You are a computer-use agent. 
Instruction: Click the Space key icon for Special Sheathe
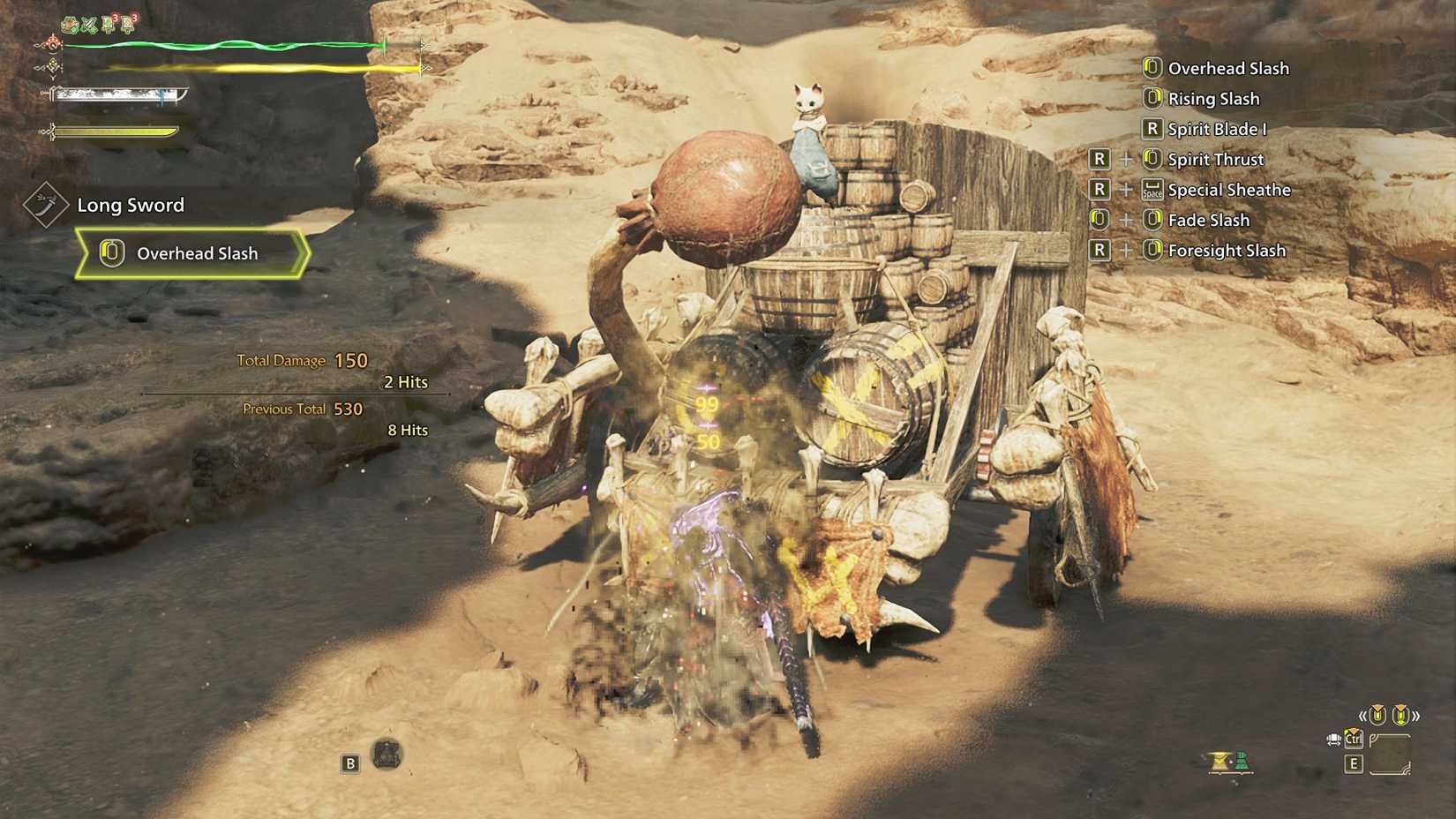click(1152, 190)
